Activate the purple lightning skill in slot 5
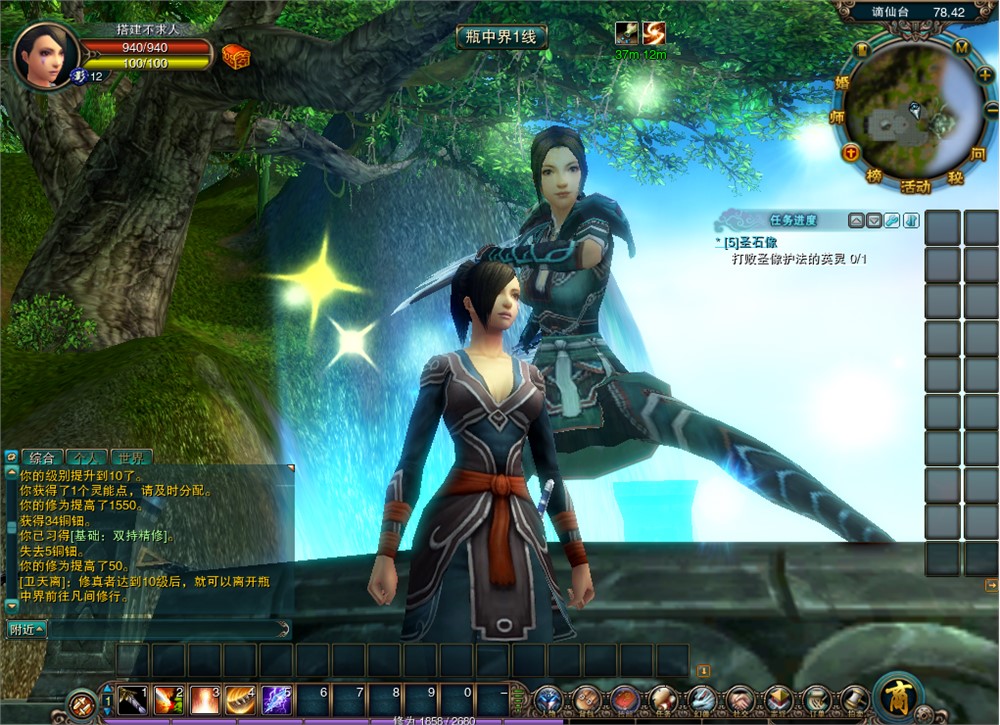This screenshot has height=725, width=1000. point(275,699)
